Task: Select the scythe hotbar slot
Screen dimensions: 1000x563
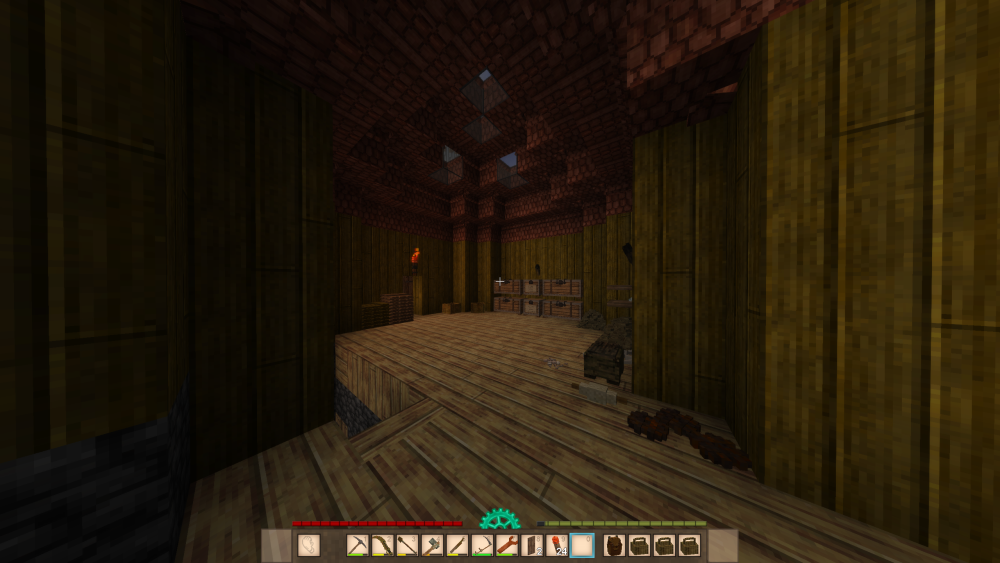Action: [482, 546]
